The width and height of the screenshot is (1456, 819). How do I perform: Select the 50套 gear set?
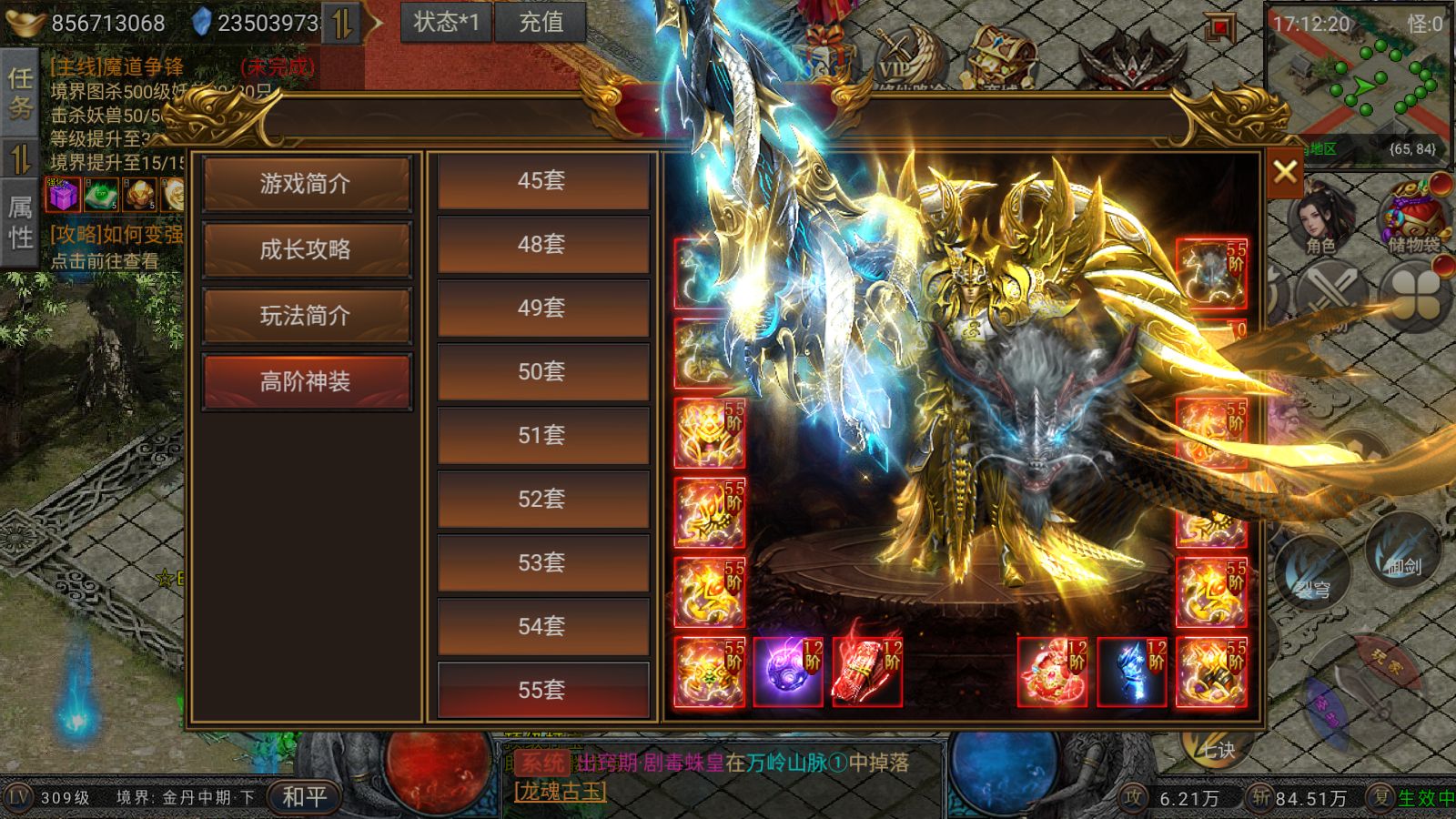pyautogui.click(x=542, y=372)
